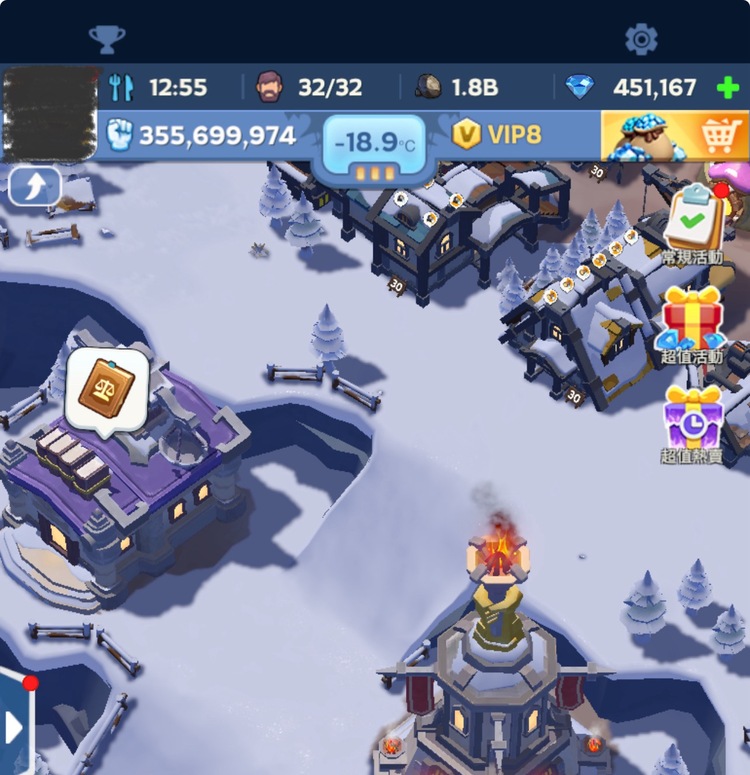Open the 超值活動 red gift box

click(693, 316)
